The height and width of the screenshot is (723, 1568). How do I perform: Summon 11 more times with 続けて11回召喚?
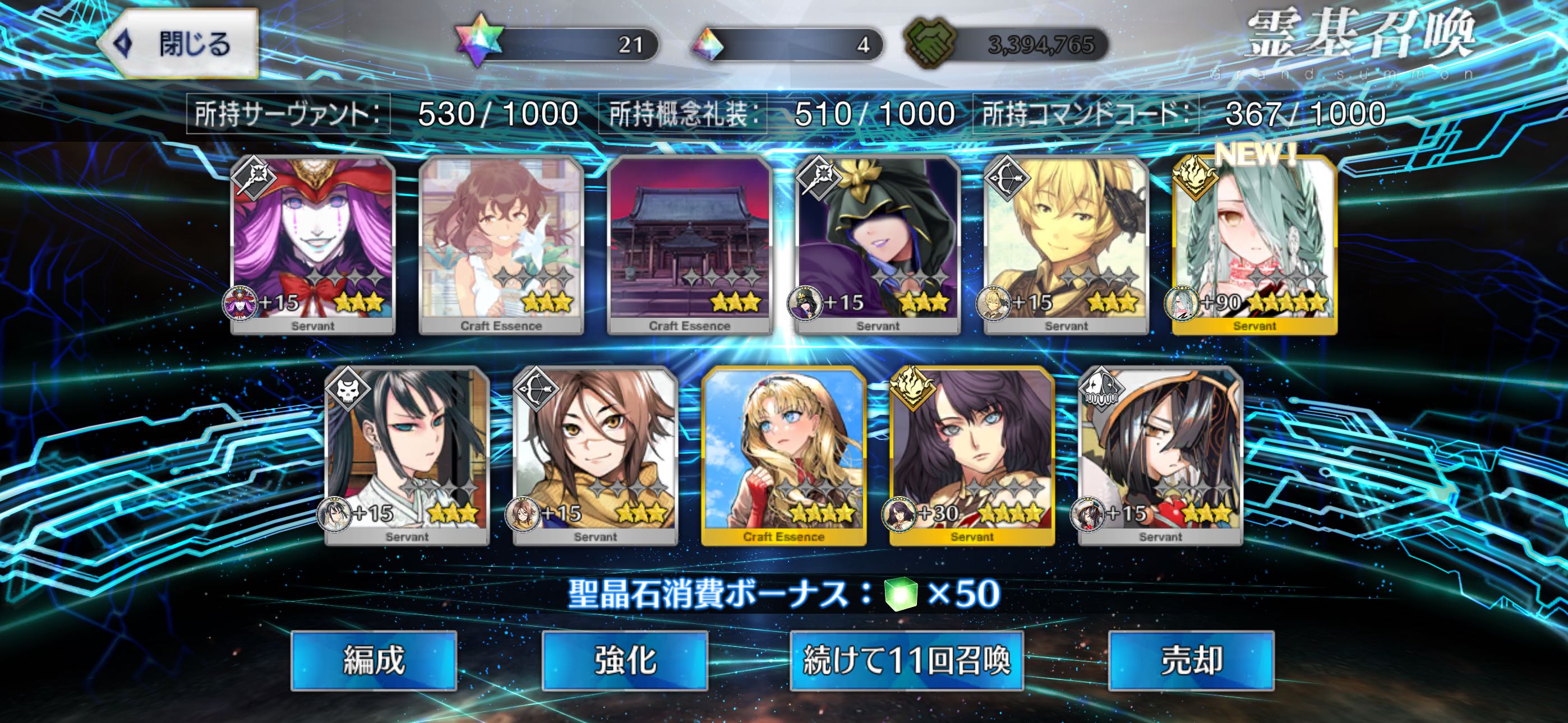tap(906, 660)
